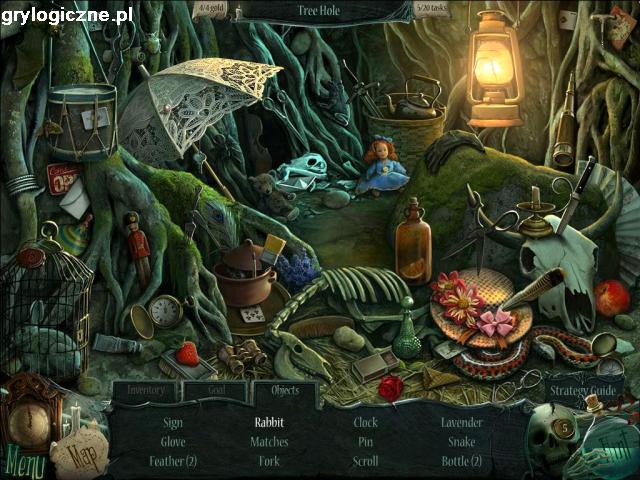Select Snake in the objects list
Viewport: 640px width, 480px height.
click(461, 441)
